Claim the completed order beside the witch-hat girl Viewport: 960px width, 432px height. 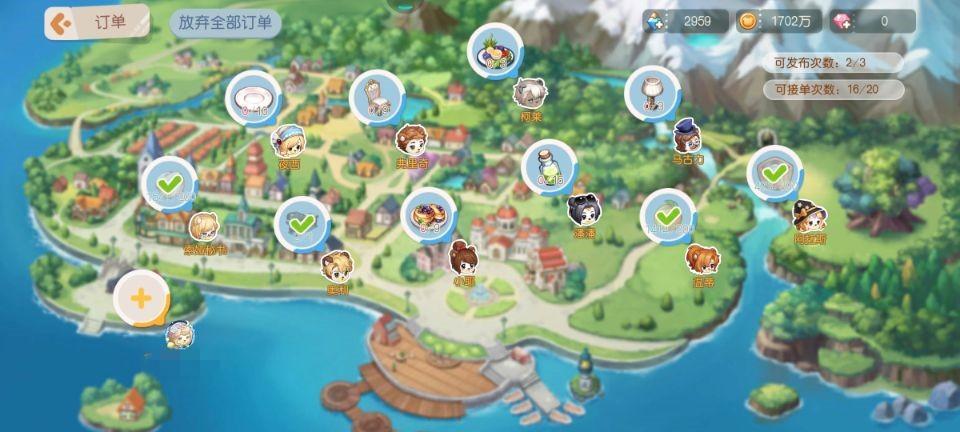(774, 173)
